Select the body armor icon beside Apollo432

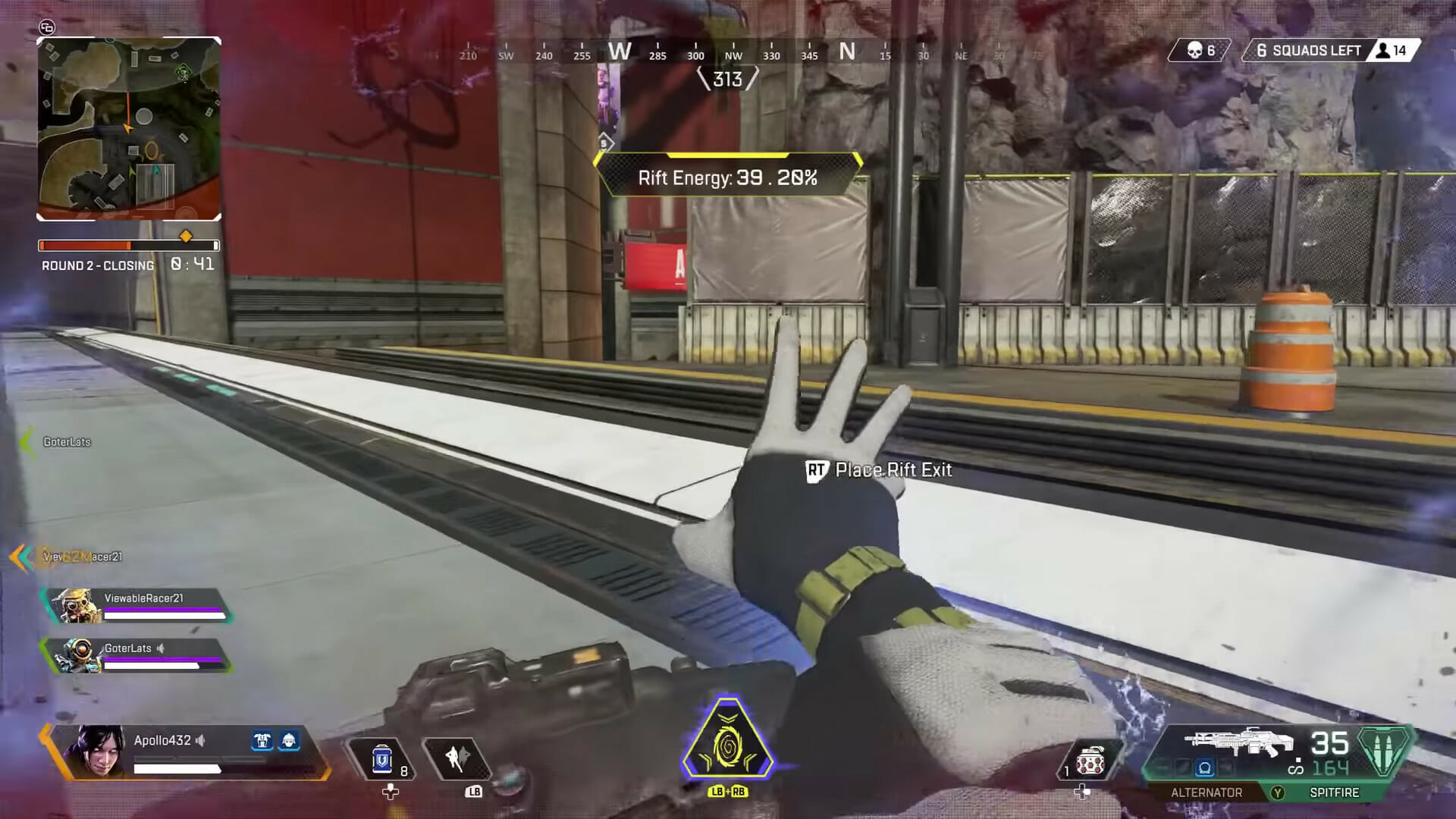pos(262,742)
